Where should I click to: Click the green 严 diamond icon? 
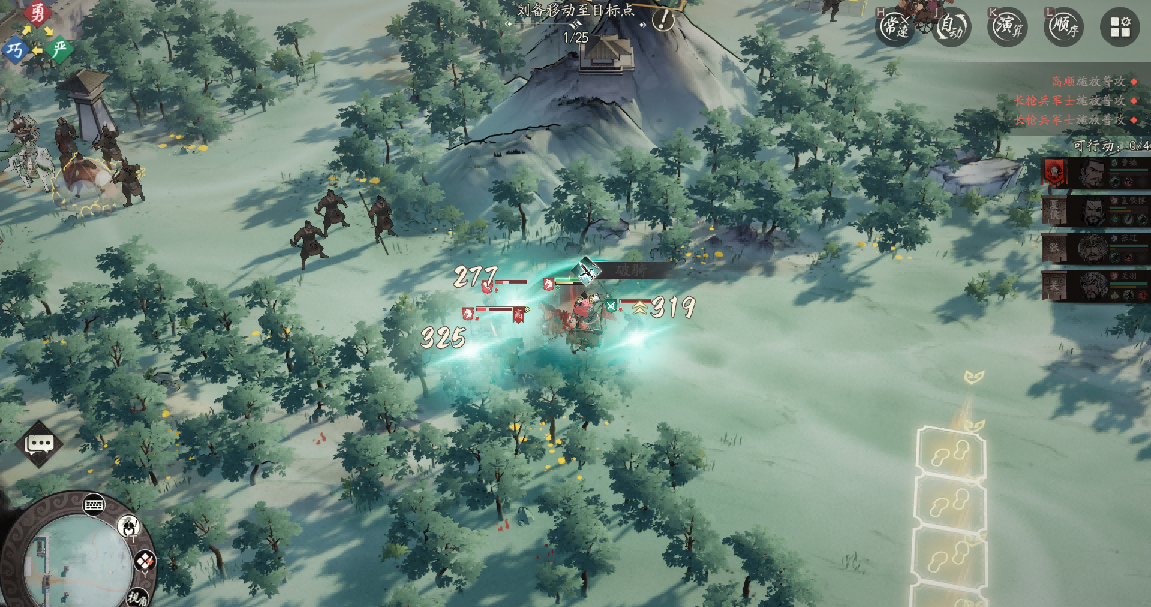click(x=62, y=49)
